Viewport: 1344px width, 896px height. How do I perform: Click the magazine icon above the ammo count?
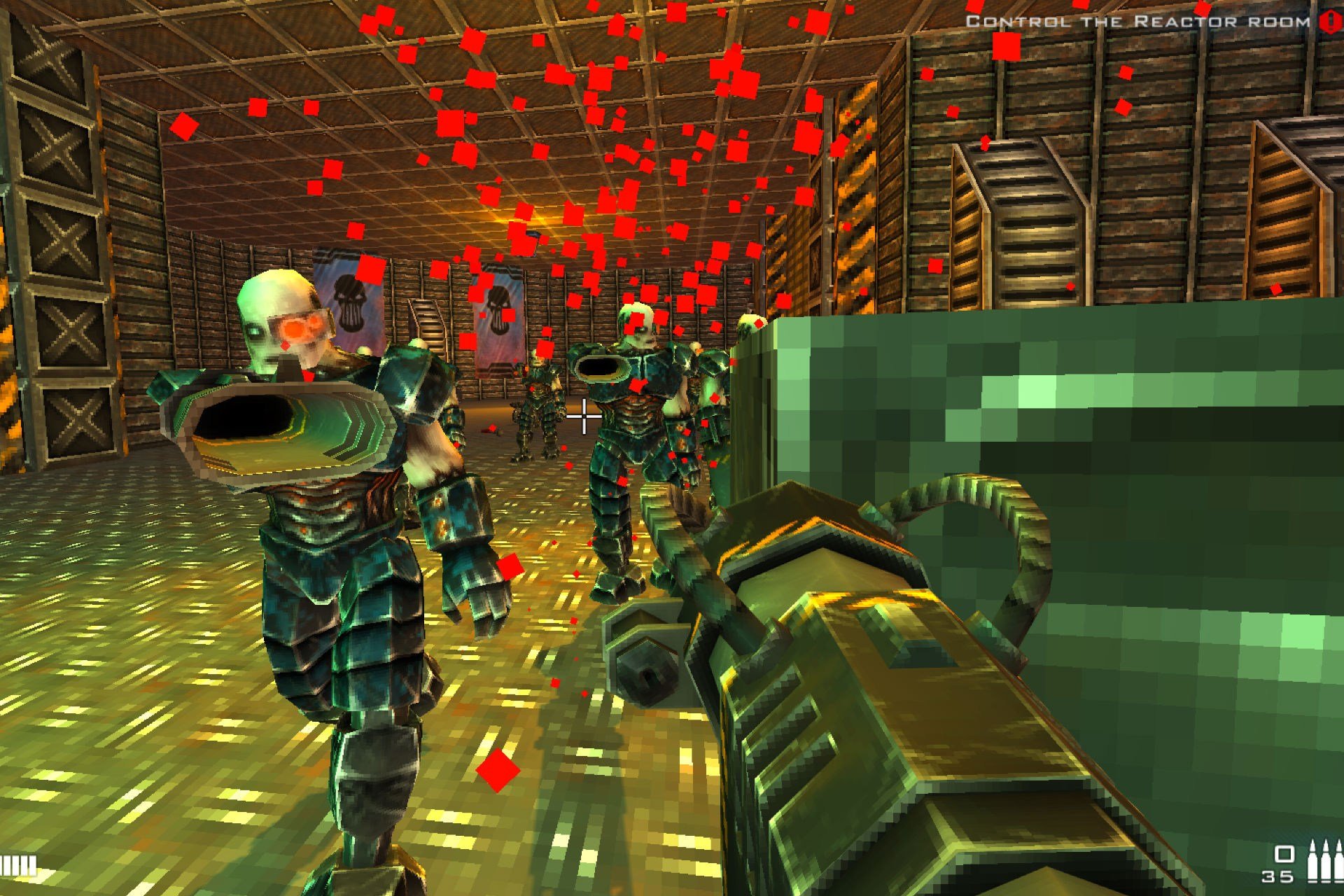1284,854
